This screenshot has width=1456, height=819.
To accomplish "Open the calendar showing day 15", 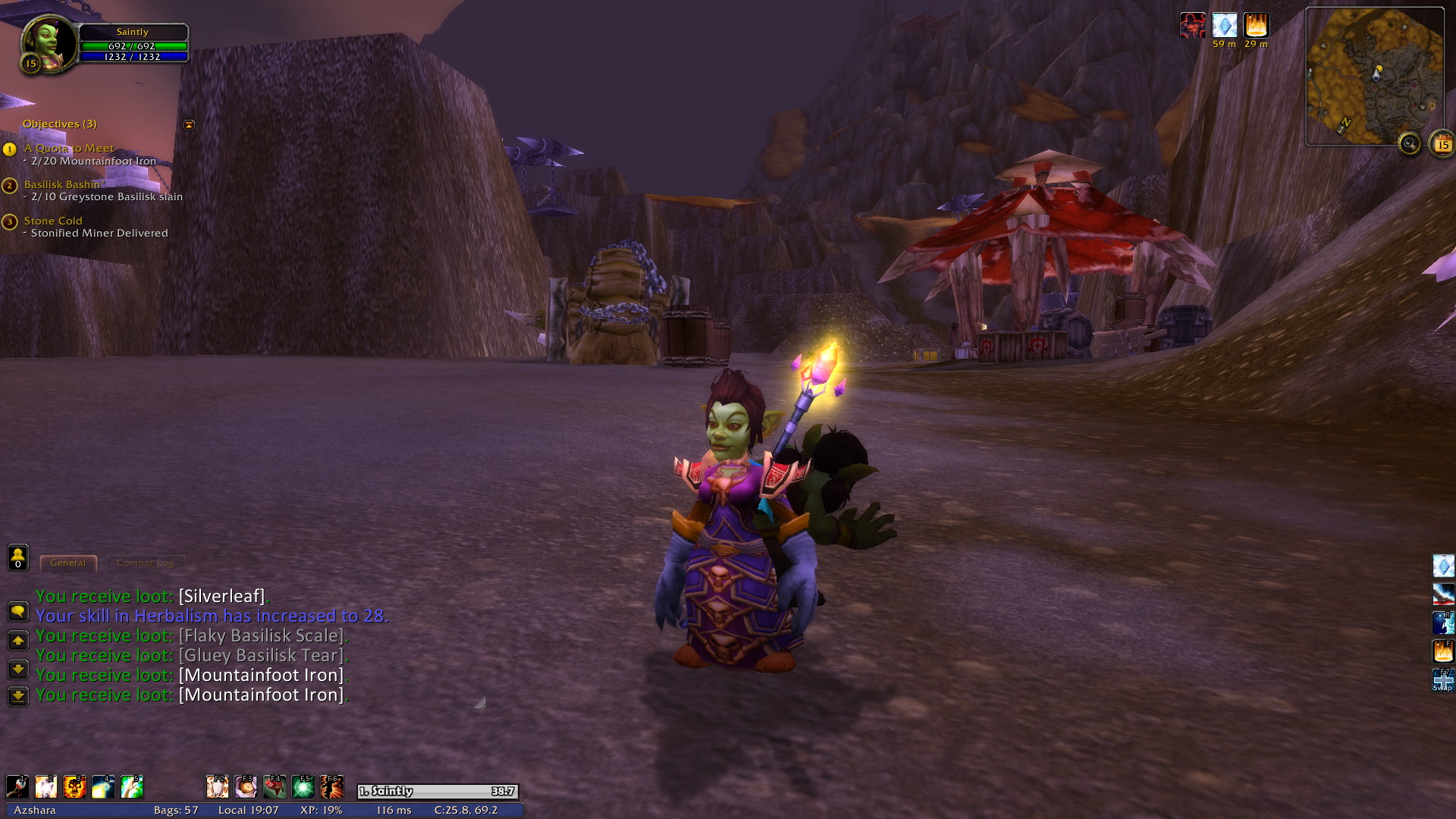I will pyautogui.click(x=1442, y=143).
